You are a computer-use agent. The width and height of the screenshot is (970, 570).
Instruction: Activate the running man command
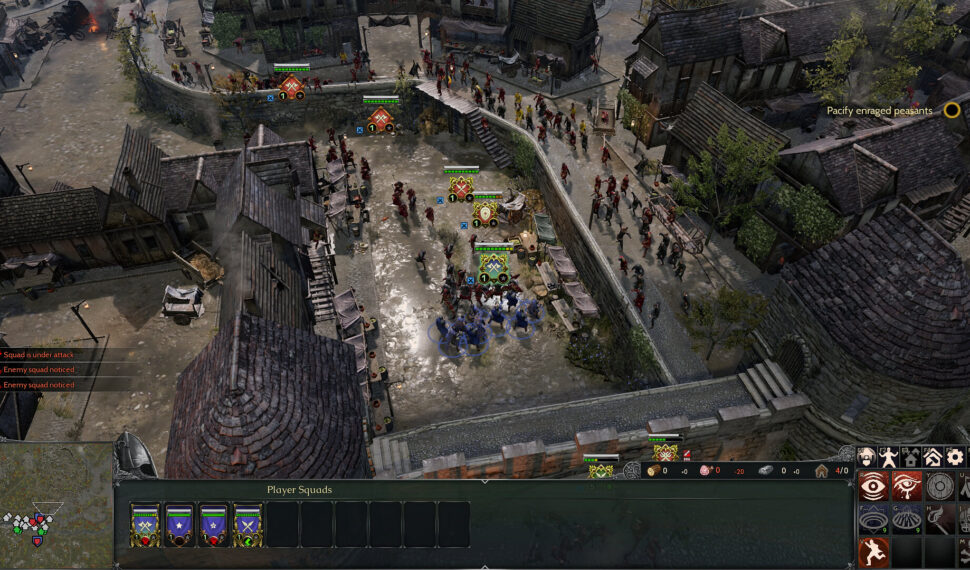tap(873, 552)
